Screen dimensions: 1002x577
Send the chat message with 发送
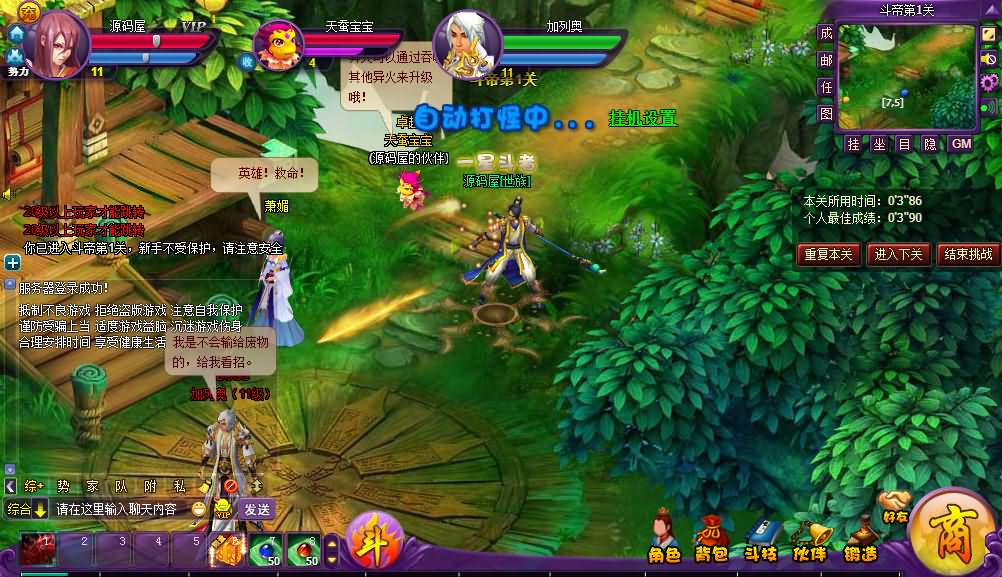tap(256, 509)
